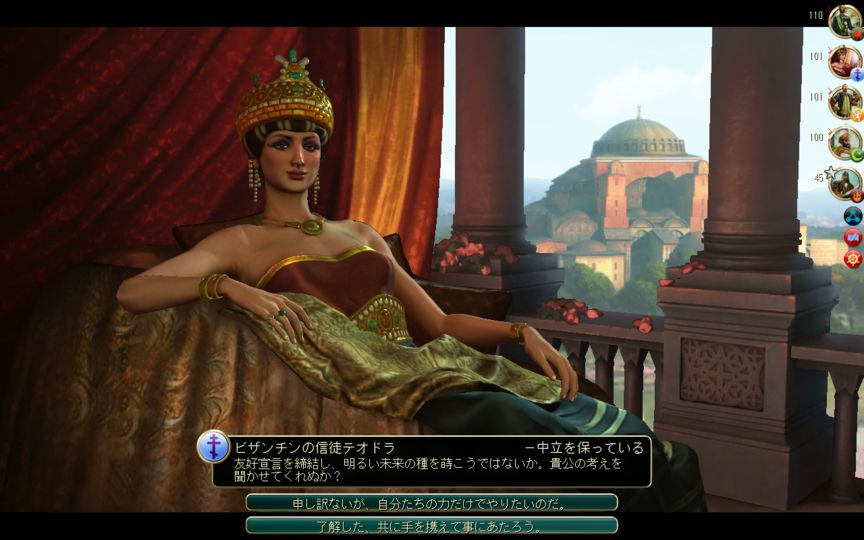Decline with 申し訳ないが、自分たちの力だけでやりたいのだ reply
864x540 pixels.
click(x=431, y=502)
